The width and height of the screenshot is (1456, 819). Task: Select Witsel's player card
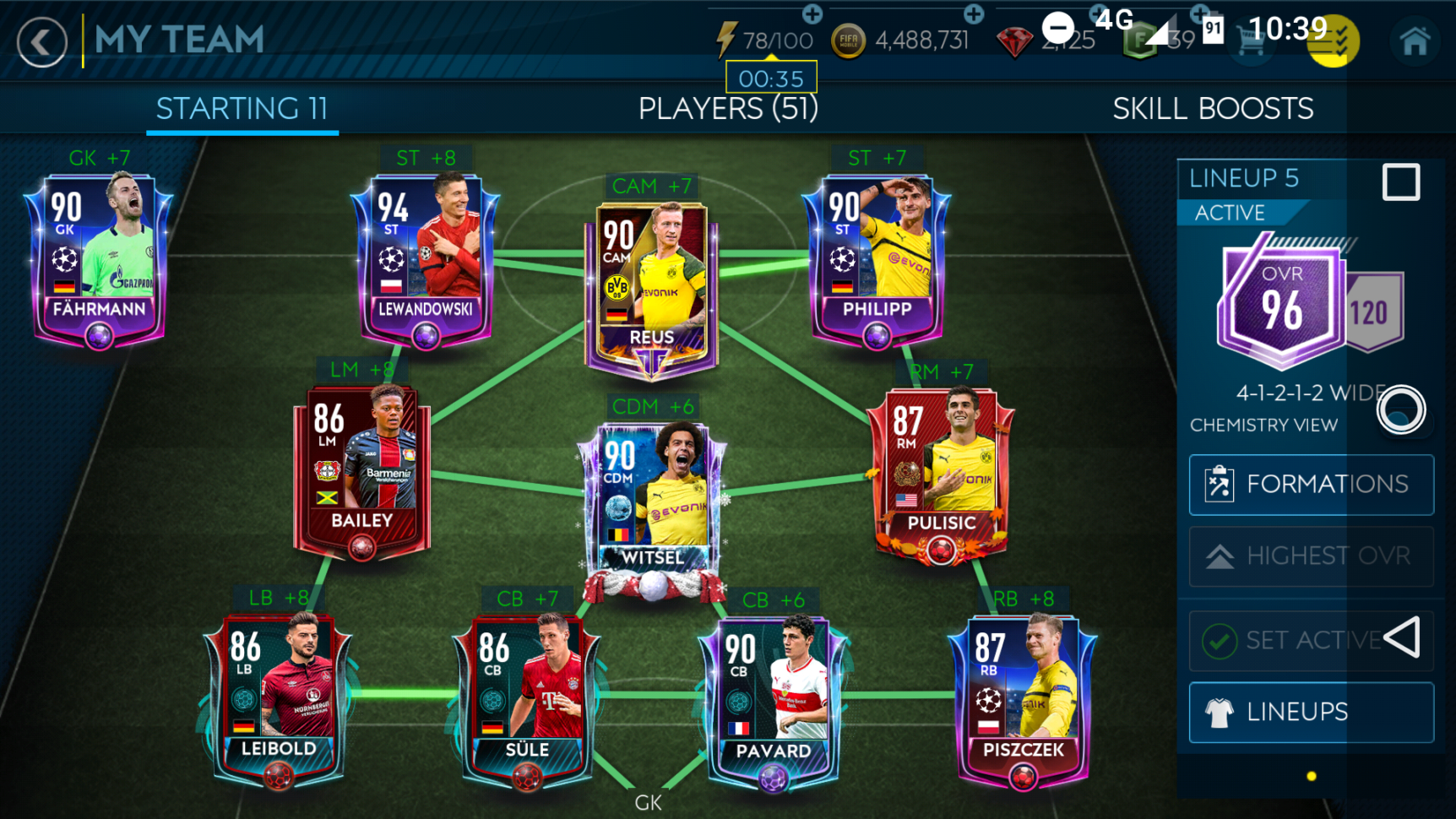[655, 494]
